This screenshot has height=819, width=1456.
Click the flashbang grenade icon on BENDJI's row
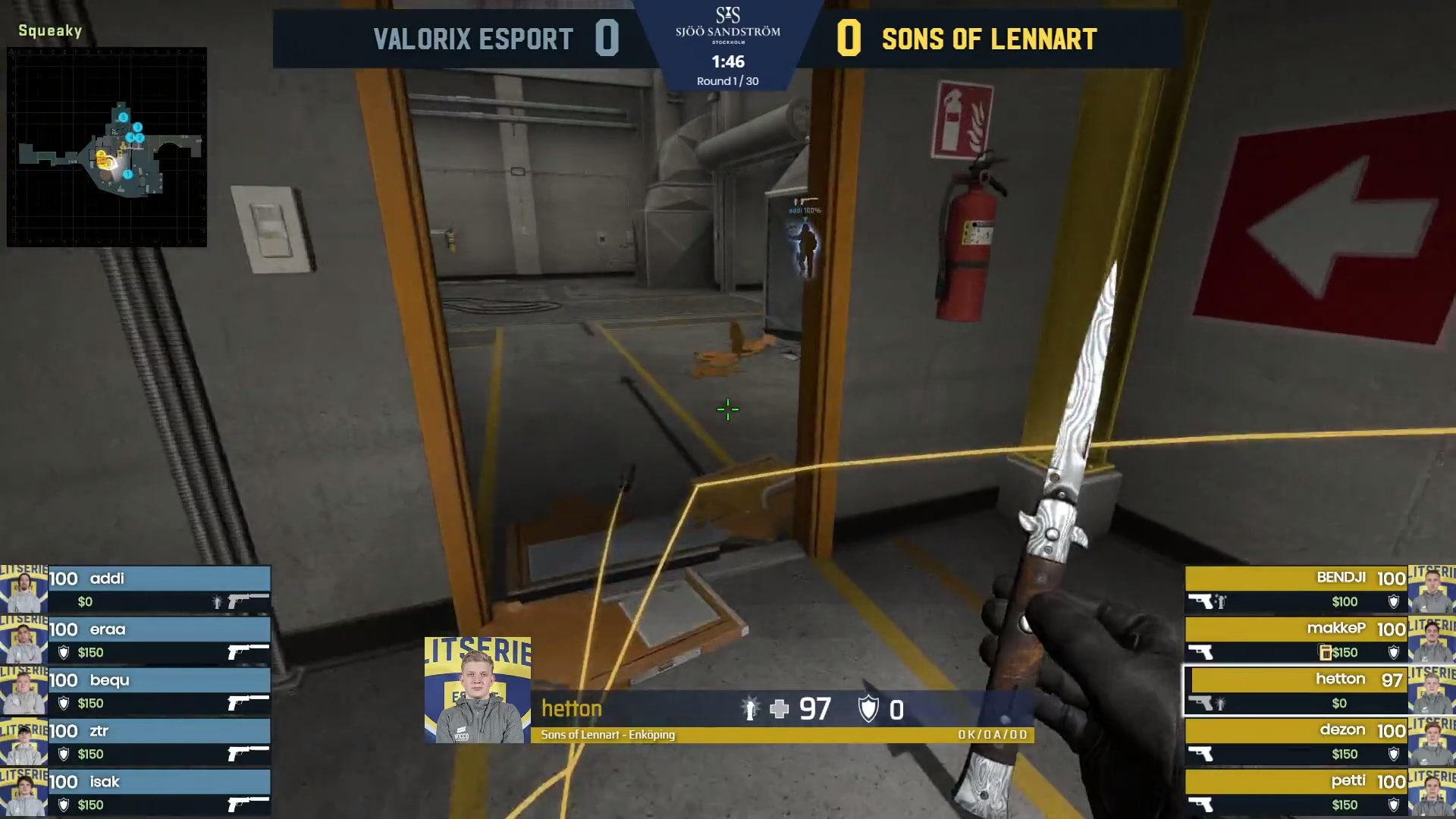tap(1220, 601)
